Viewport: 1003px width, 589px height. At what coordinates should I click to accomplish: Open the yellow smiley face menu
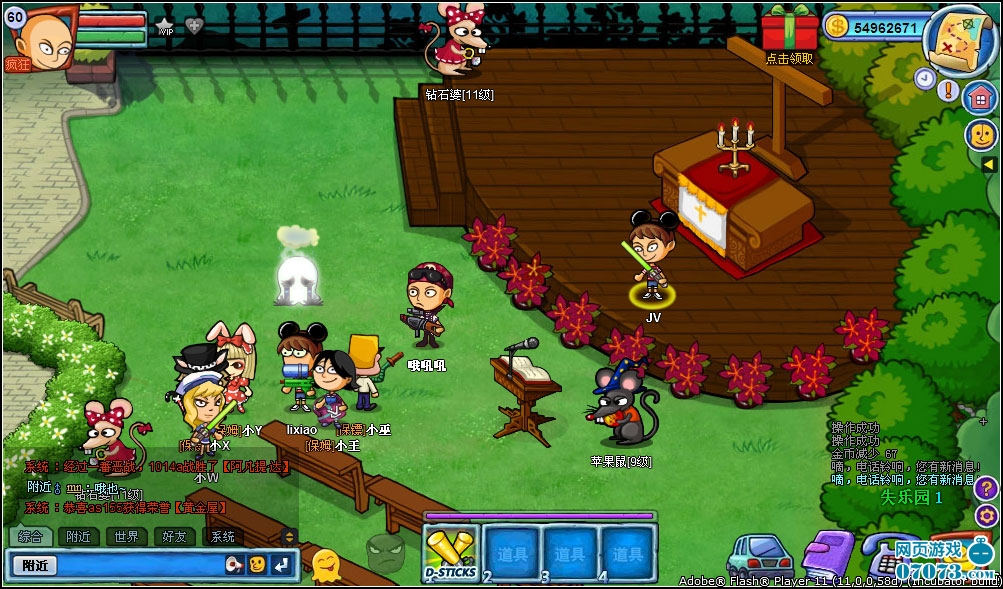tap(980, 134)
